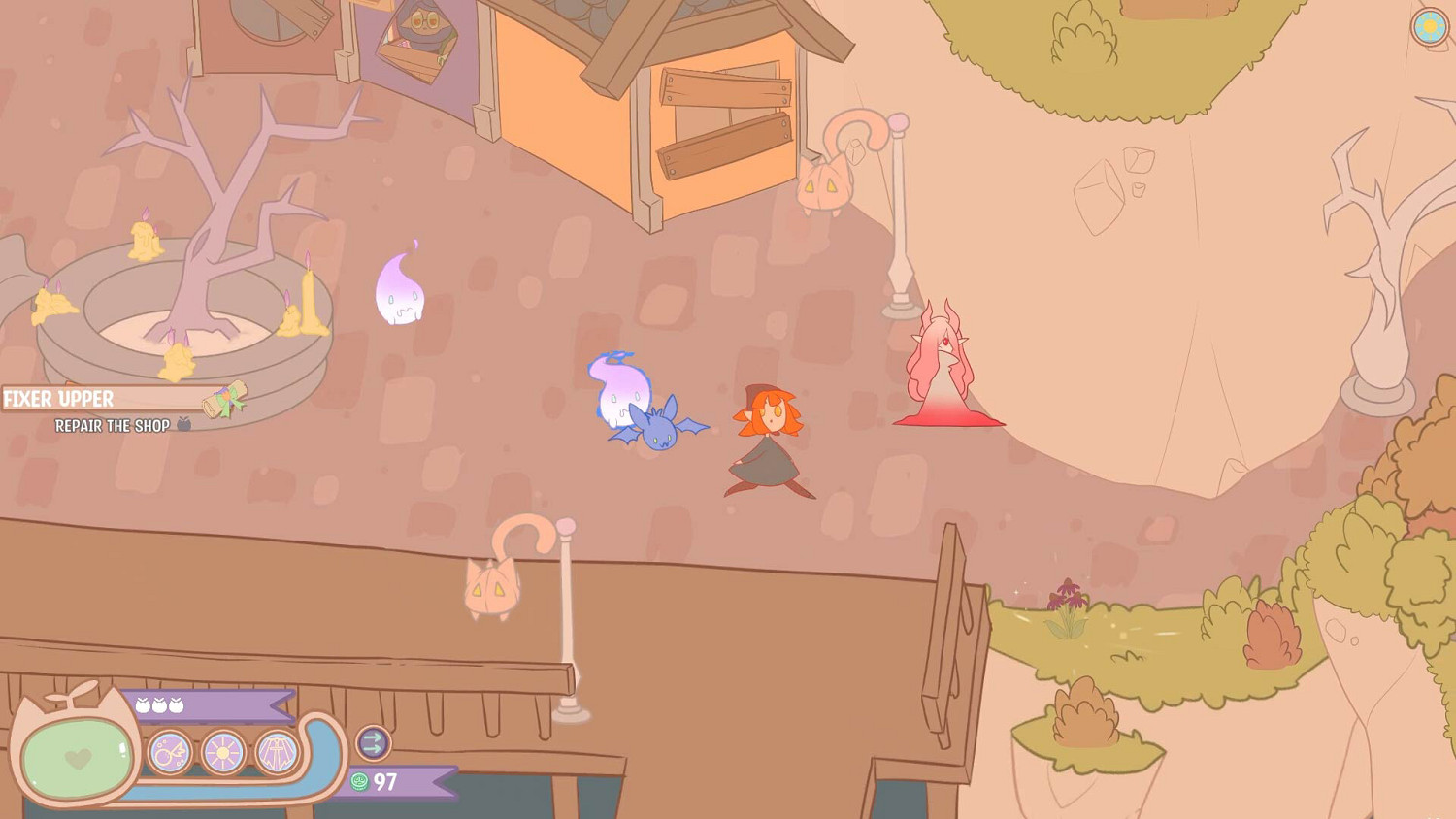Toggle the third white bag pip

(176, 704)
